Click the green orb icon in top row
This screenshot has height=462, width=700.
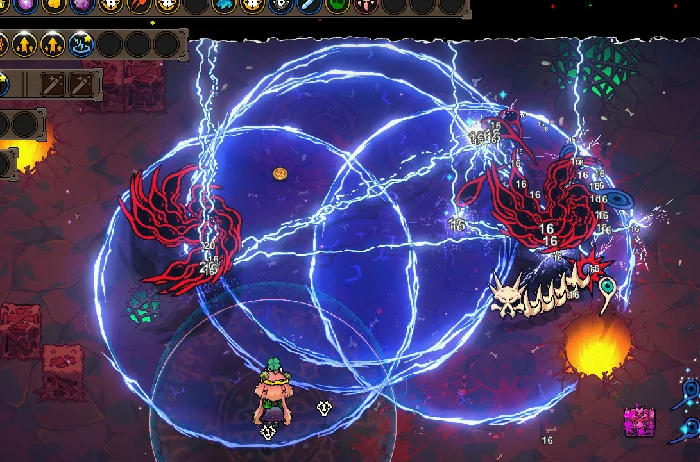tap(338, 6)
